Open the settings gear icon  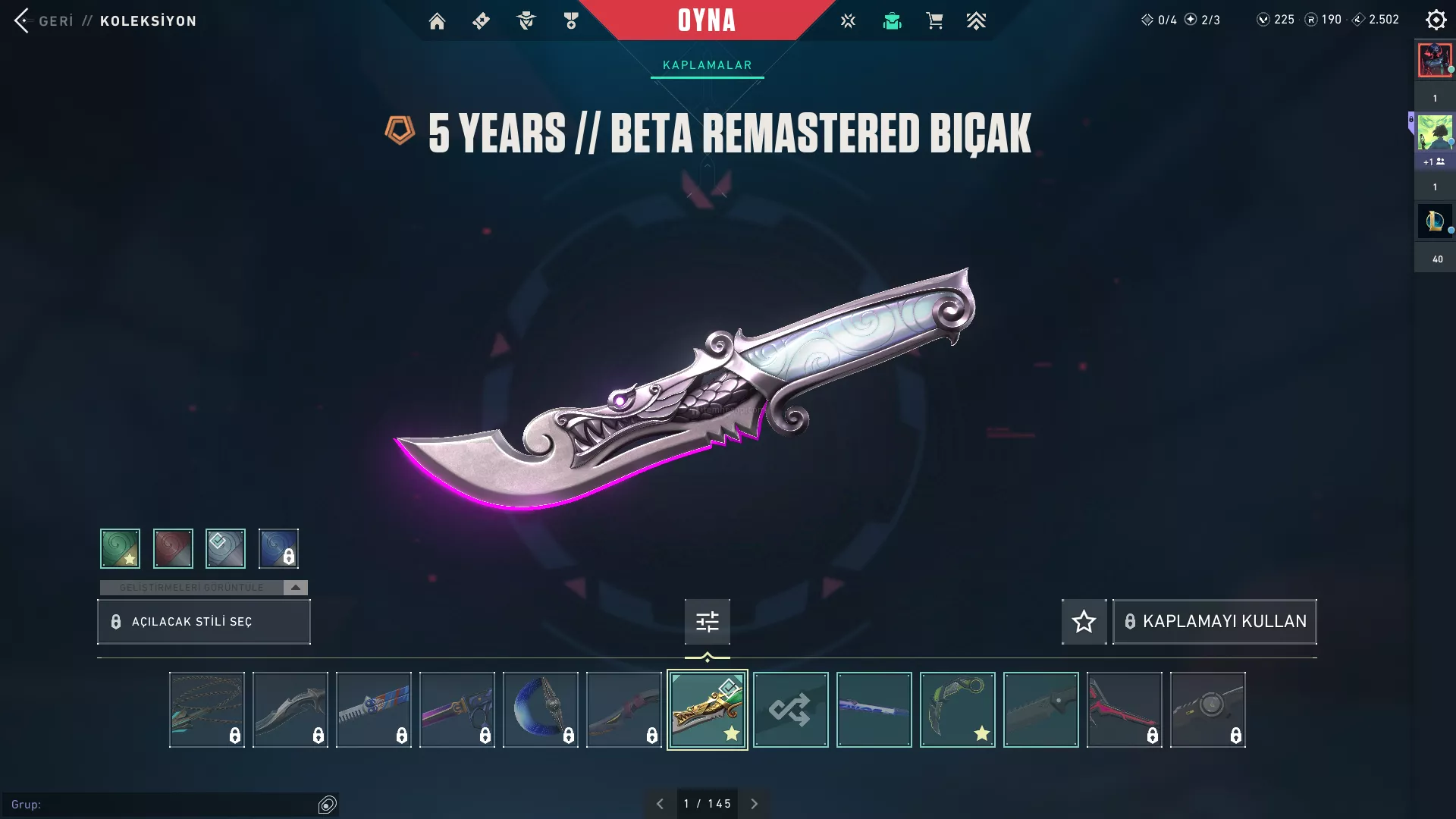[1436, 20]
